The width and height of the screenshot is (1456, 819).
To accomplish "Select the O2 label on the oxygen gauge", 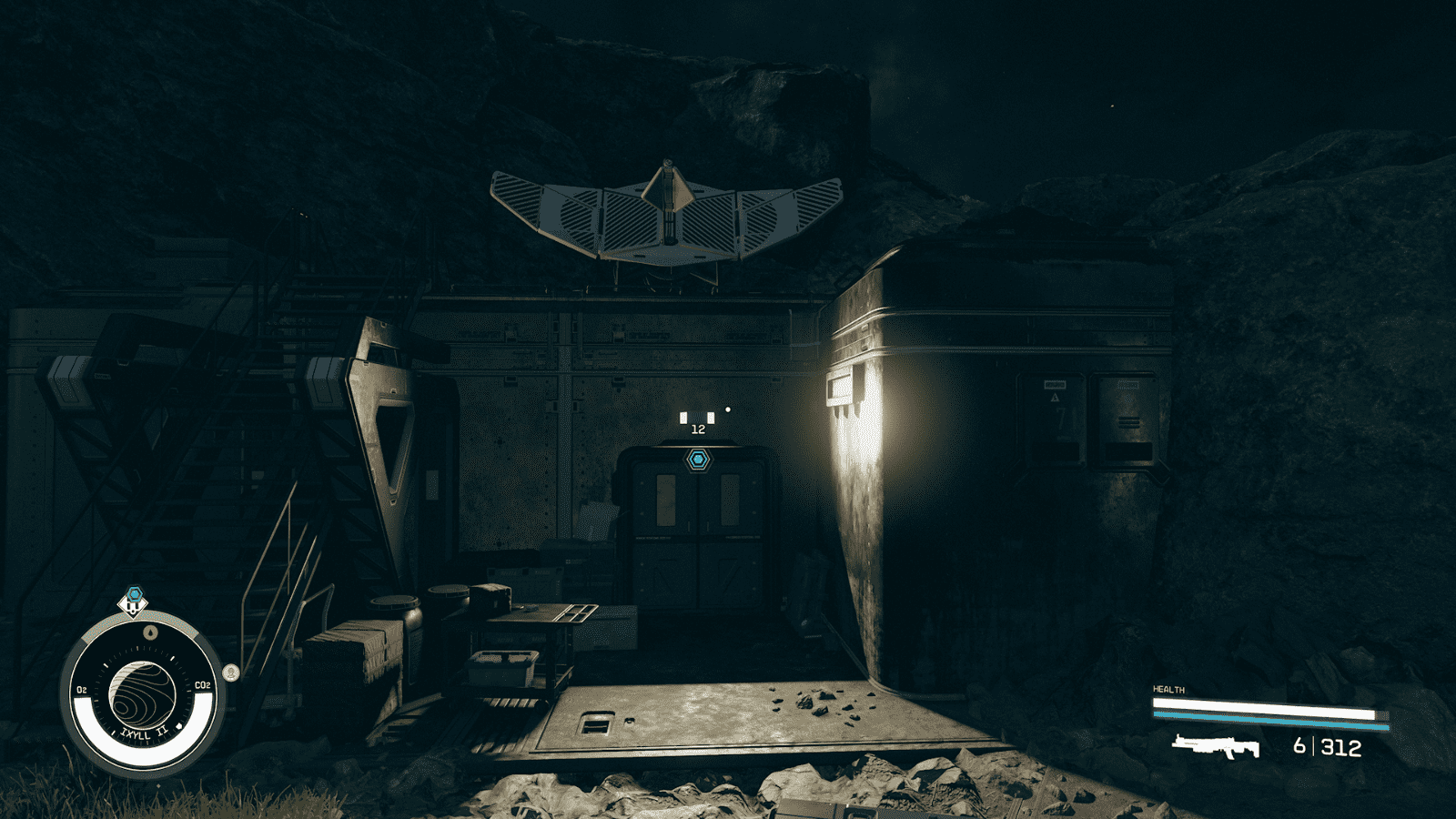I will [x=81, y=687].
